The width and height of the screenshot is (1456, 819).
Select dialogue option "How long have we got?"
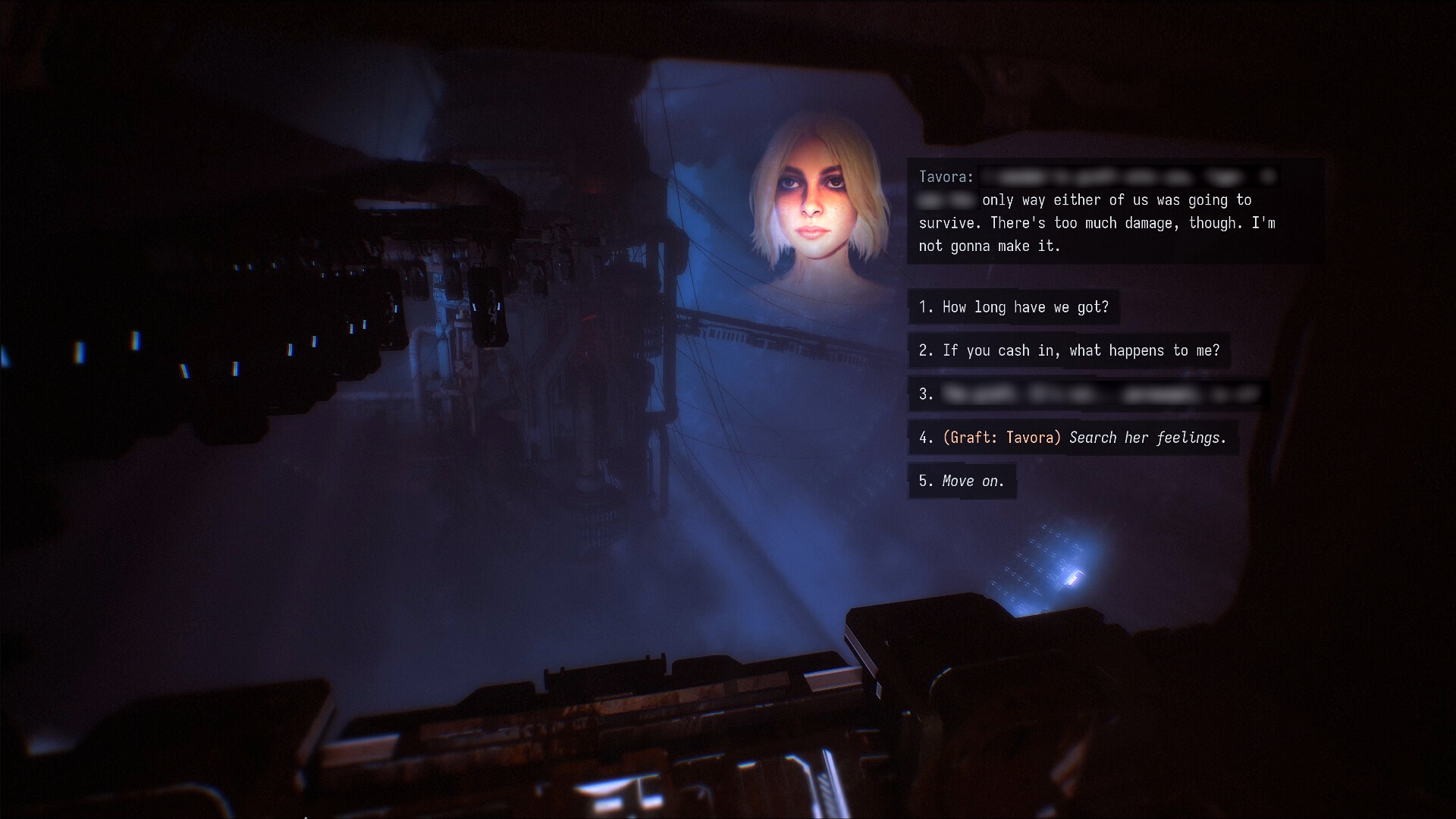pyautogui.click(x=1014, y=307)
